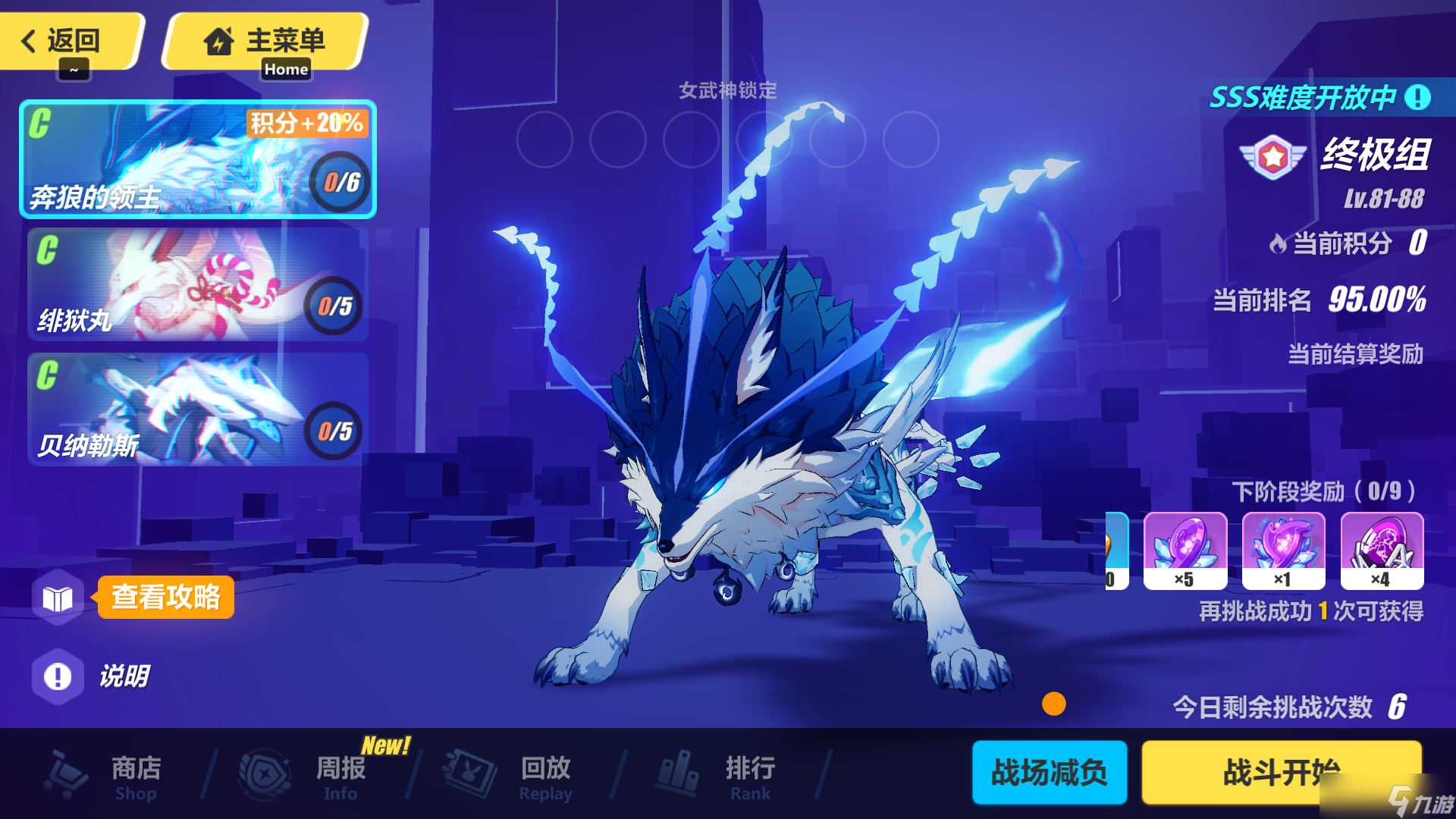Choose the 绯狱丸 boss card
This screenshot has height=819, width=1456.
[x=197, y=284]
